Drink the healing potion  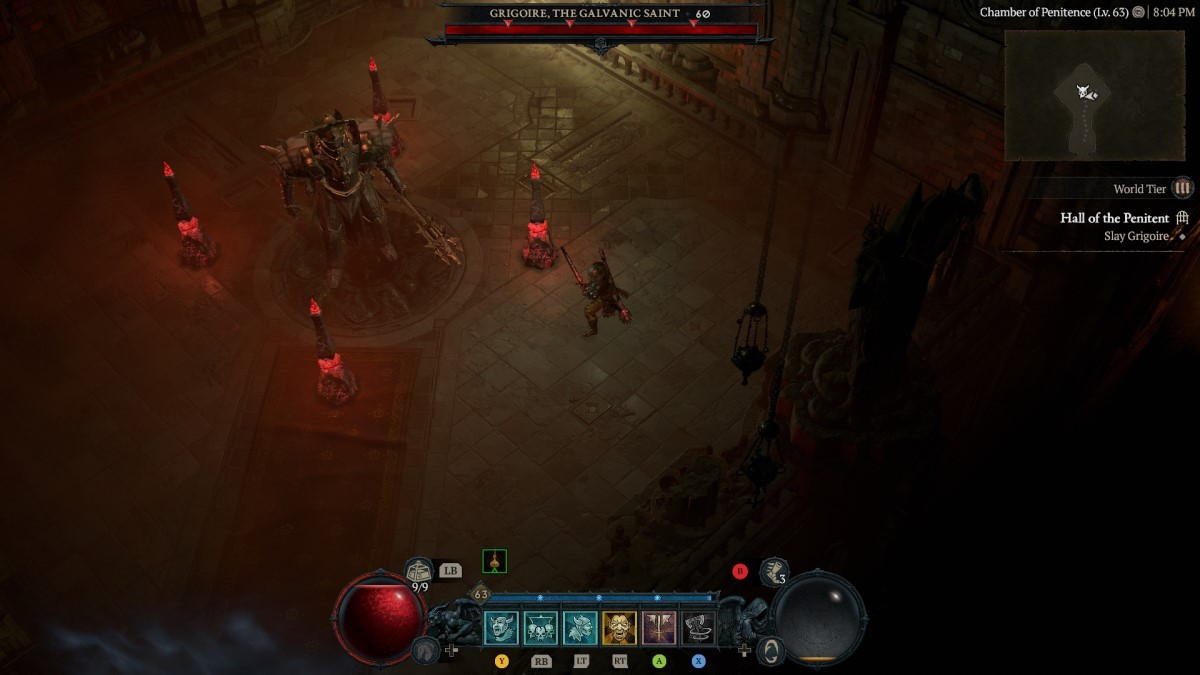click(x=419, y=571)
